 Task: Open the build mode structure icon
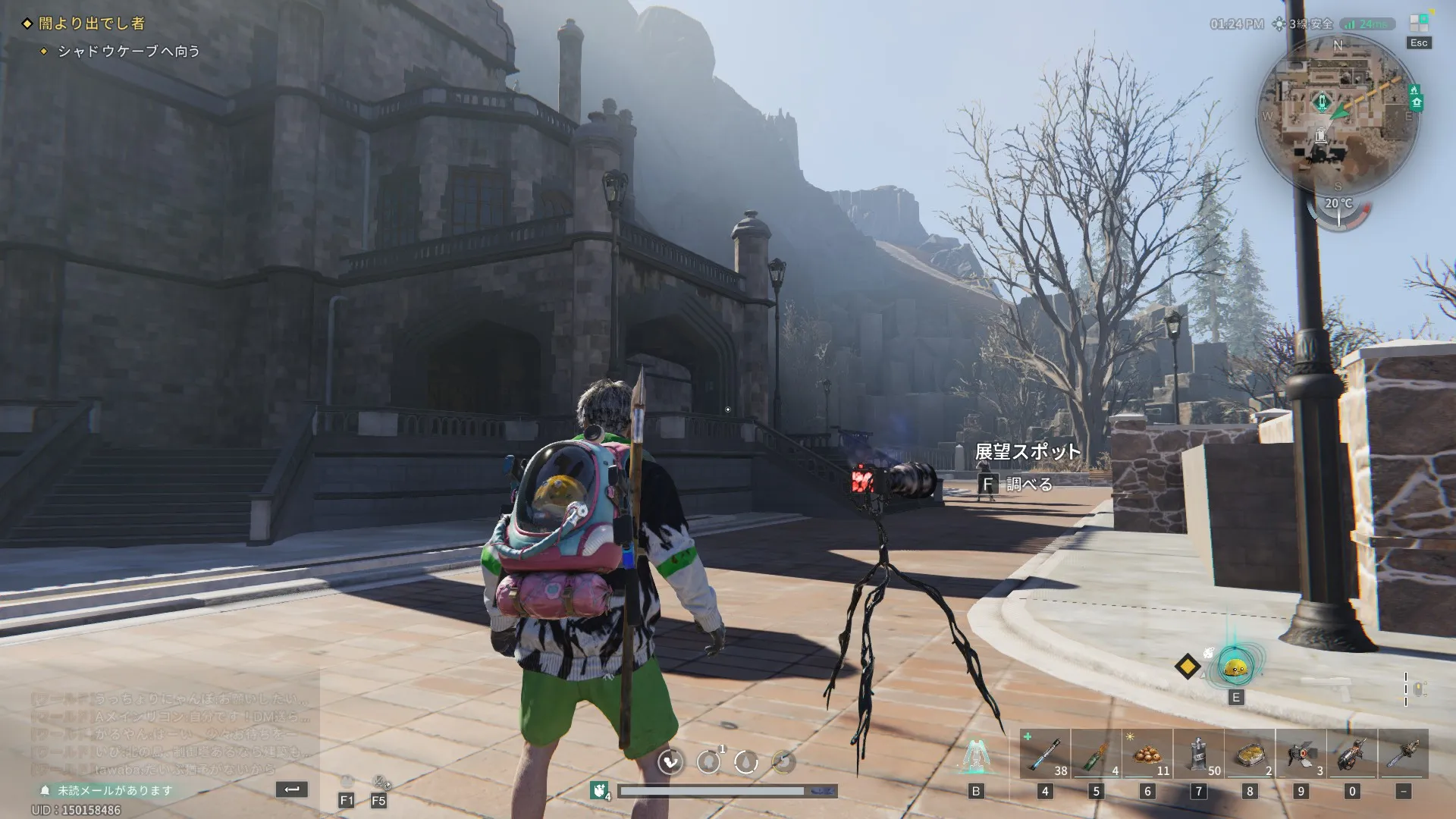coord(976,756)
